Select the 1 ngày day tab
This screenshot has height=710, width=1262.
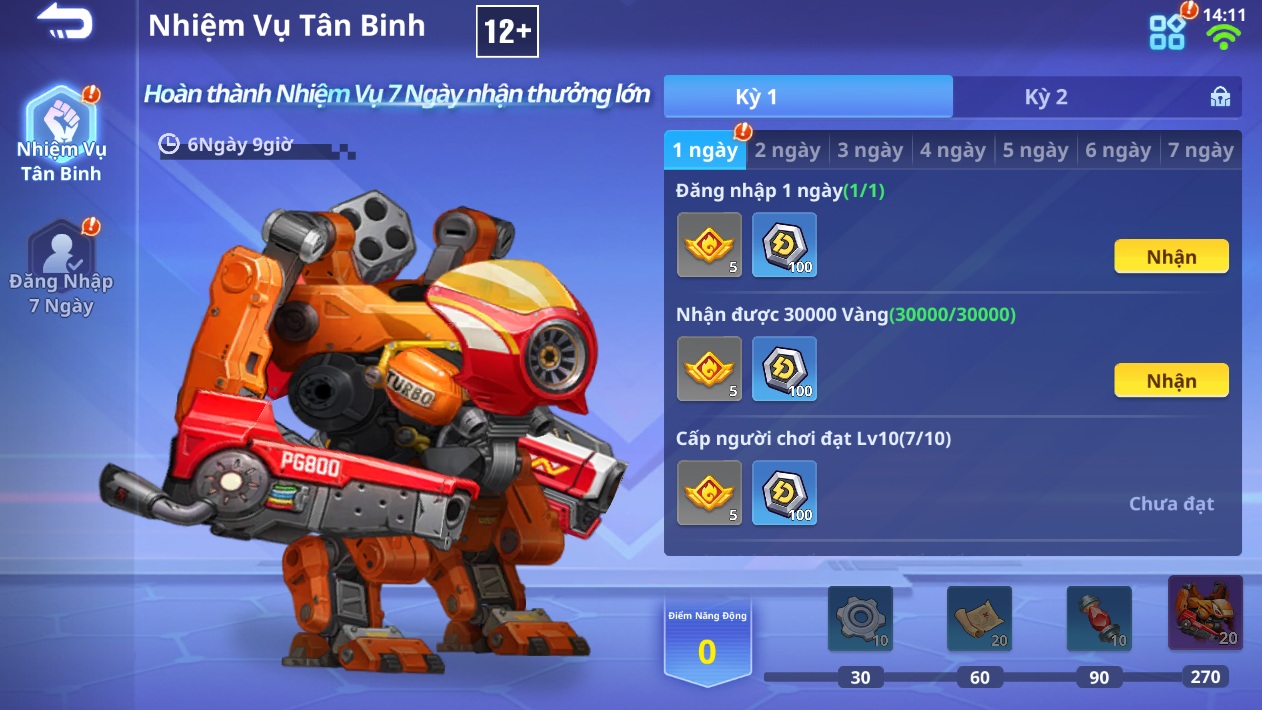[705, 151]
